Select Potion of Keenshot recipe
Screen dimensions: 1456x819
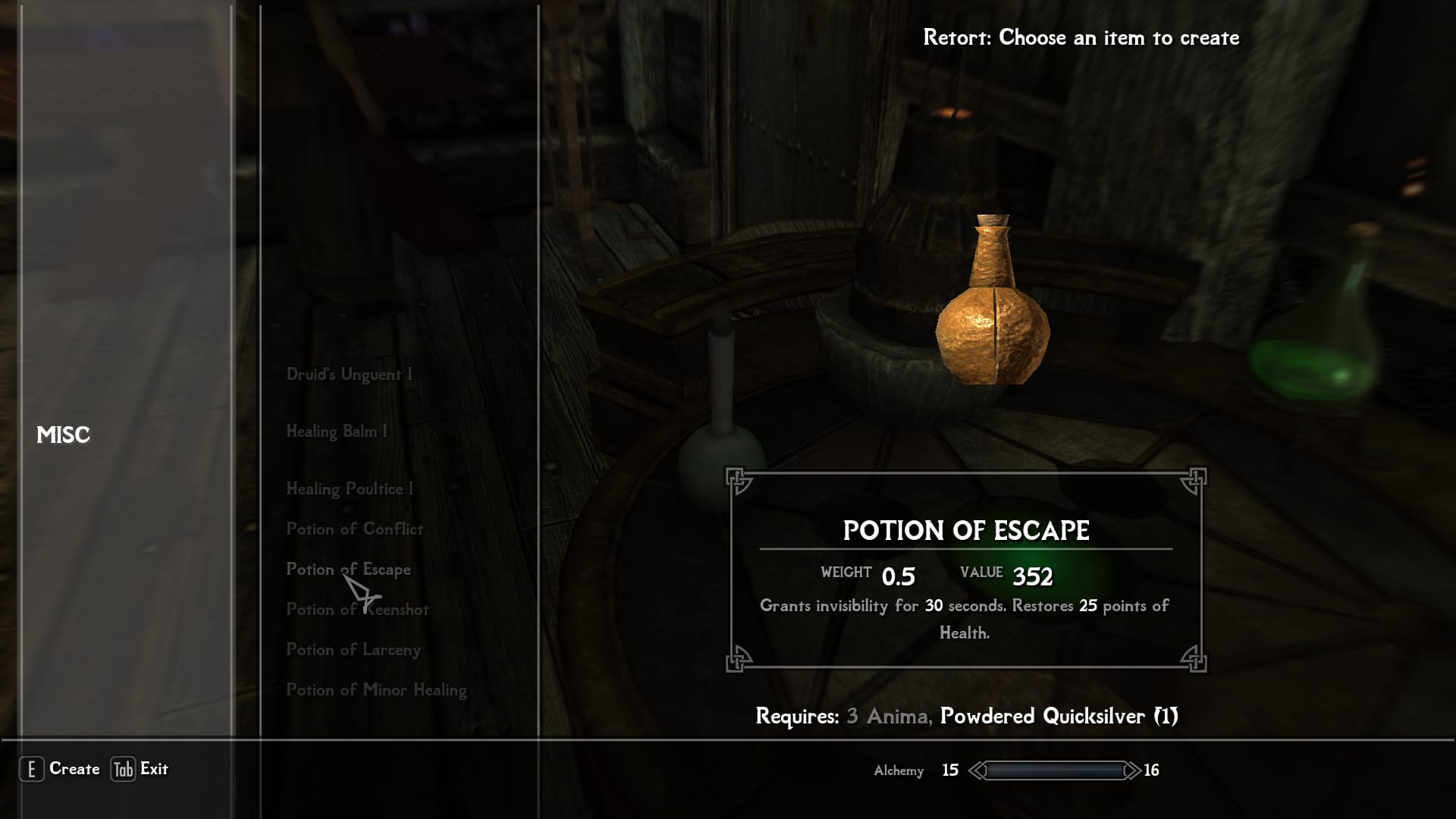coord(357,610)
